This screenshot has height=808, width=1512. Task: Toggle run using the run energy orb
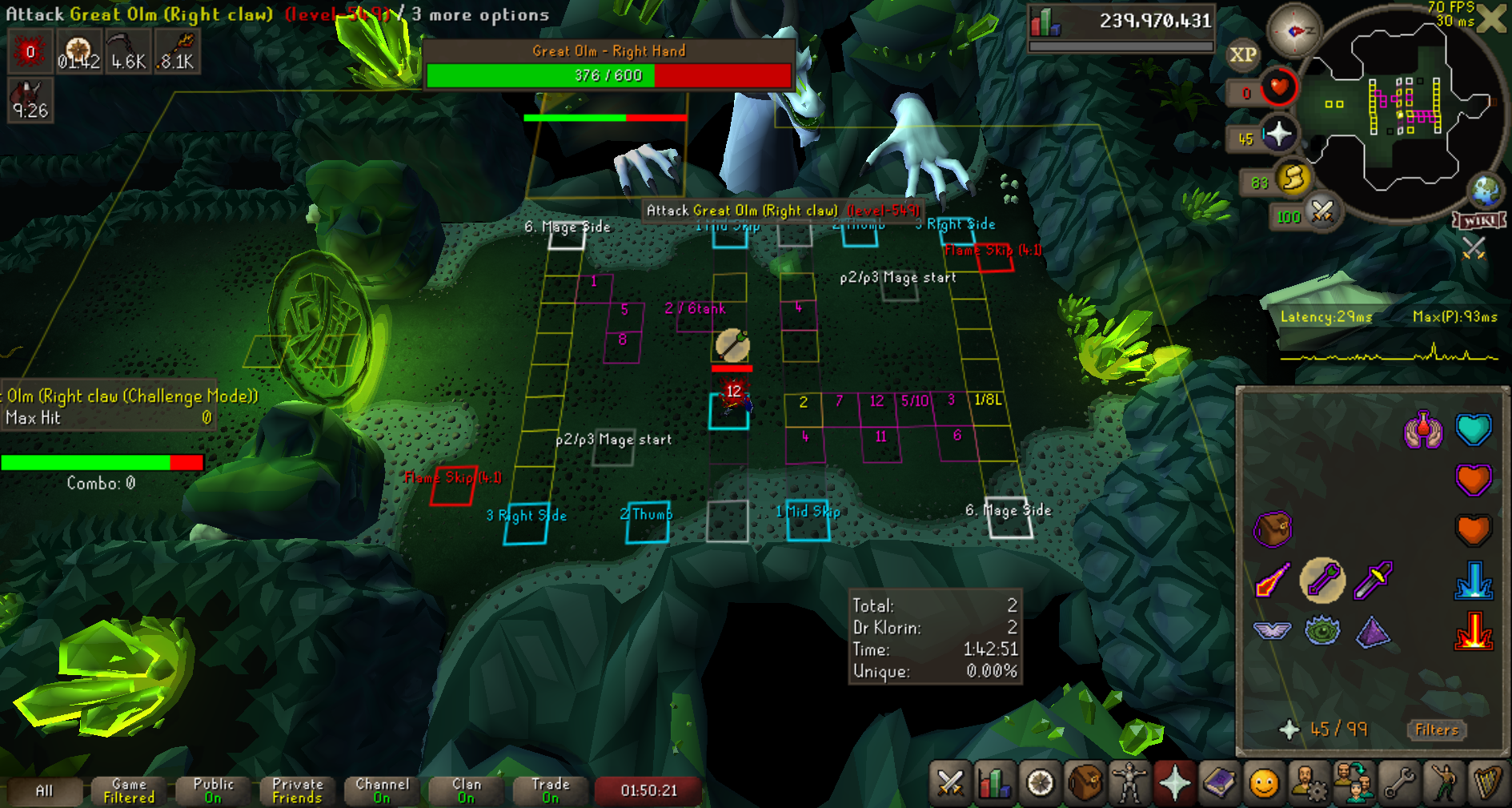pyautogui.click(x=1293, y=178)
